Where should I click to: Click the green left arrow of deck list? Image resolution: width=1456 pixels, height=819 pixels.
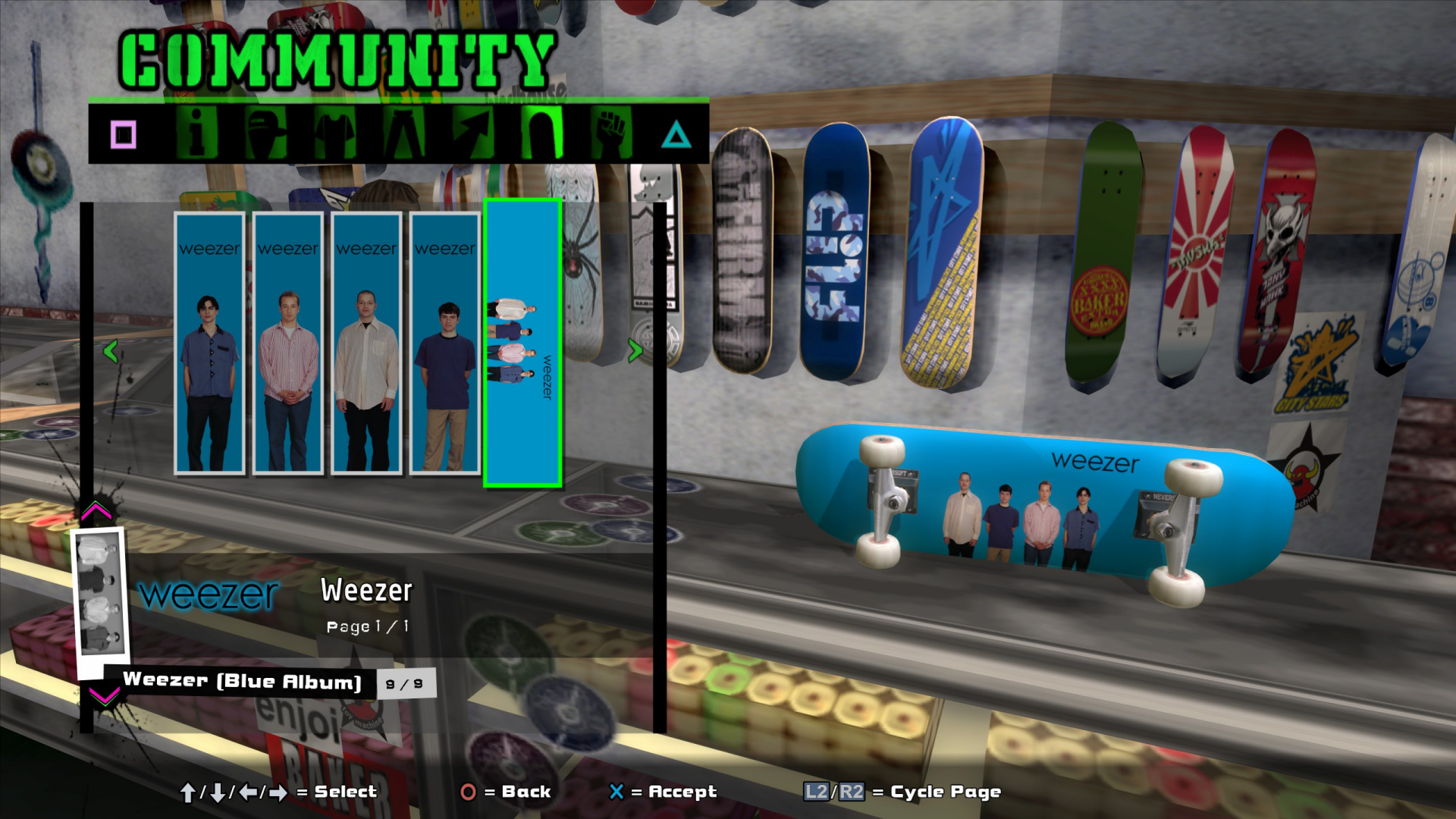point(111,351)
